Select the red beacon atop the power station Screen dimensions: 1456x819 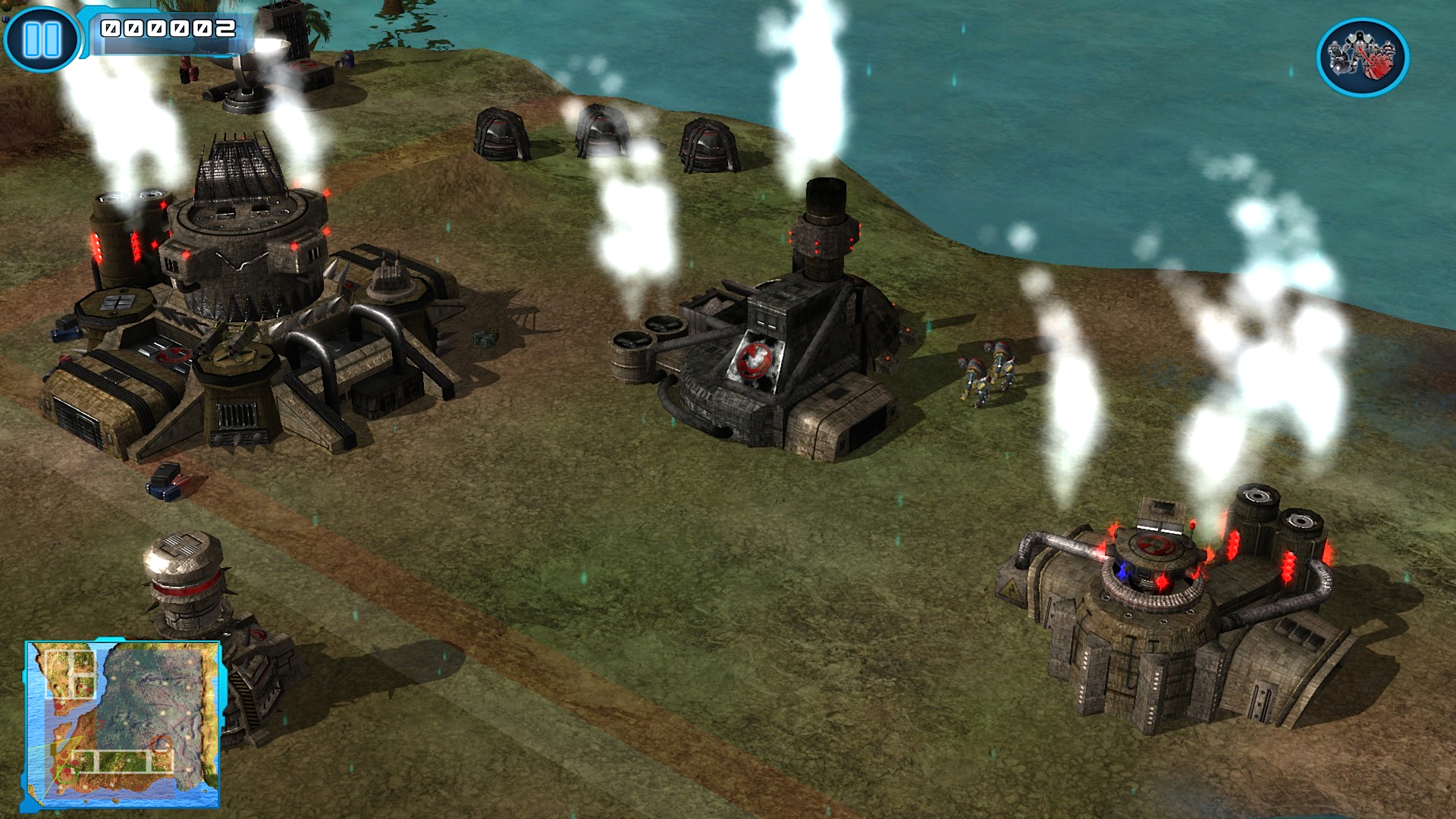point(1192,526)
